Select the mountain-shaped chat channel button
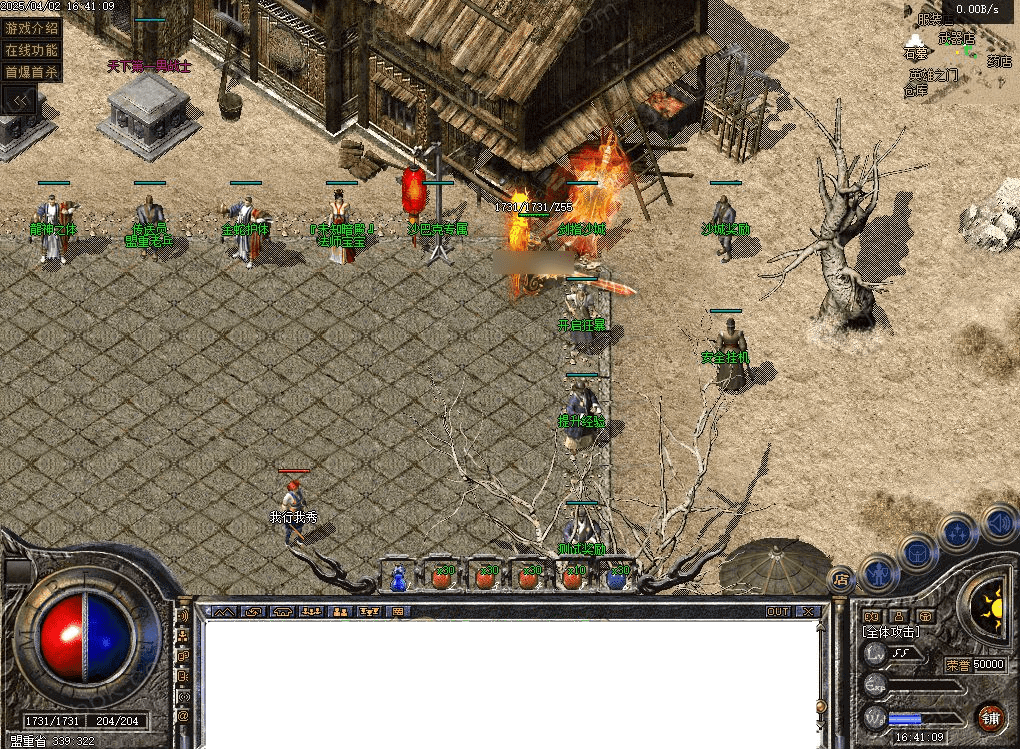1020x749 pixels. pos(223,611)
